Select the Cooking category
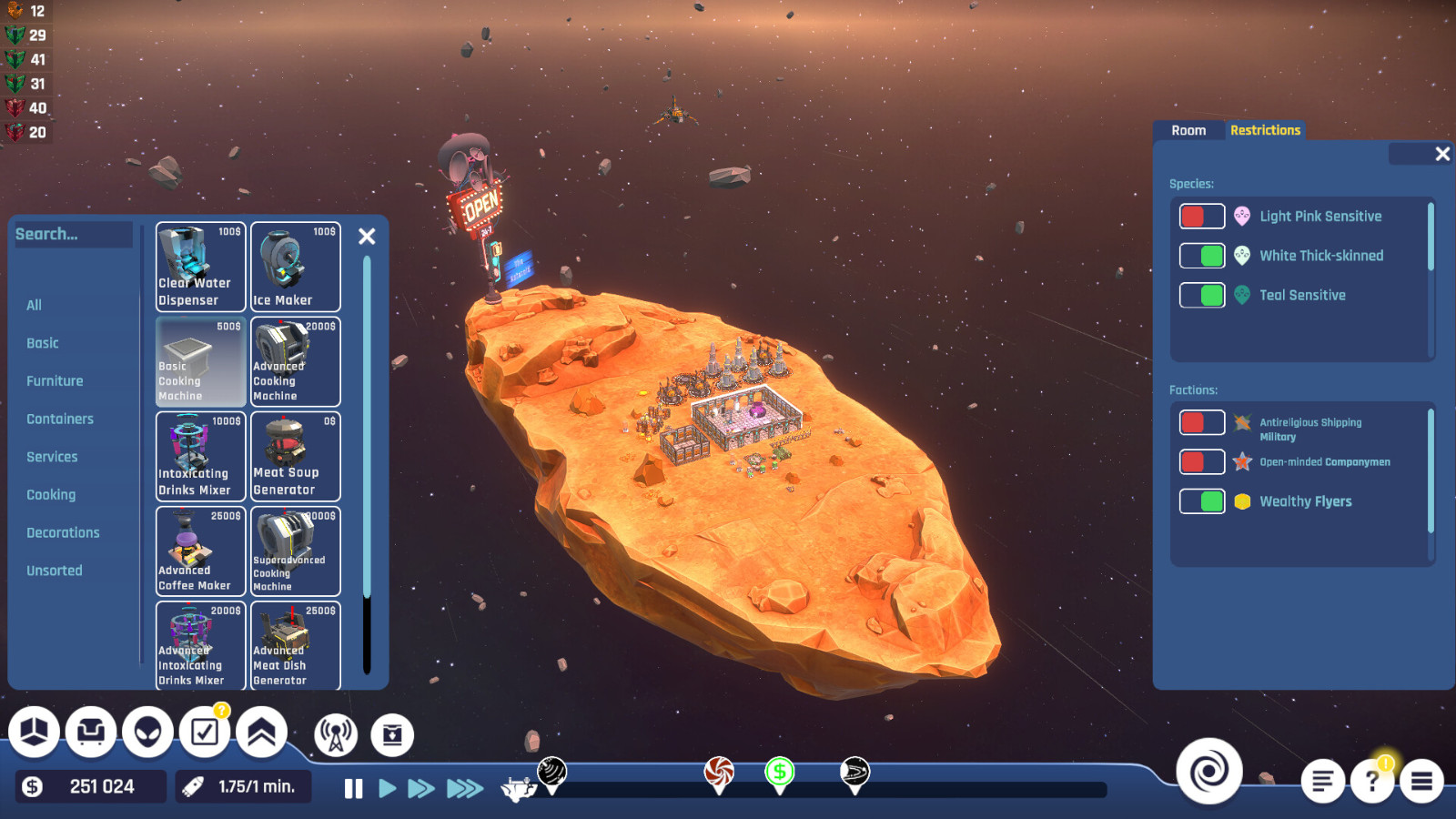 51,494
